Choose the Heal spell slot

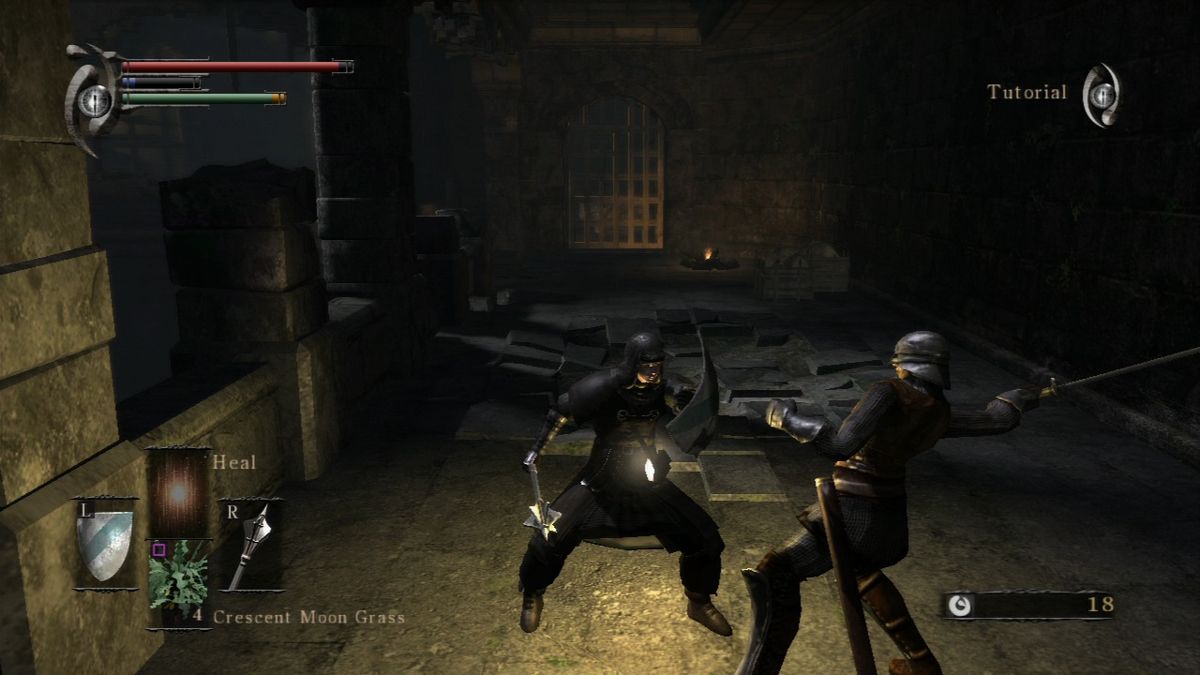178,491
